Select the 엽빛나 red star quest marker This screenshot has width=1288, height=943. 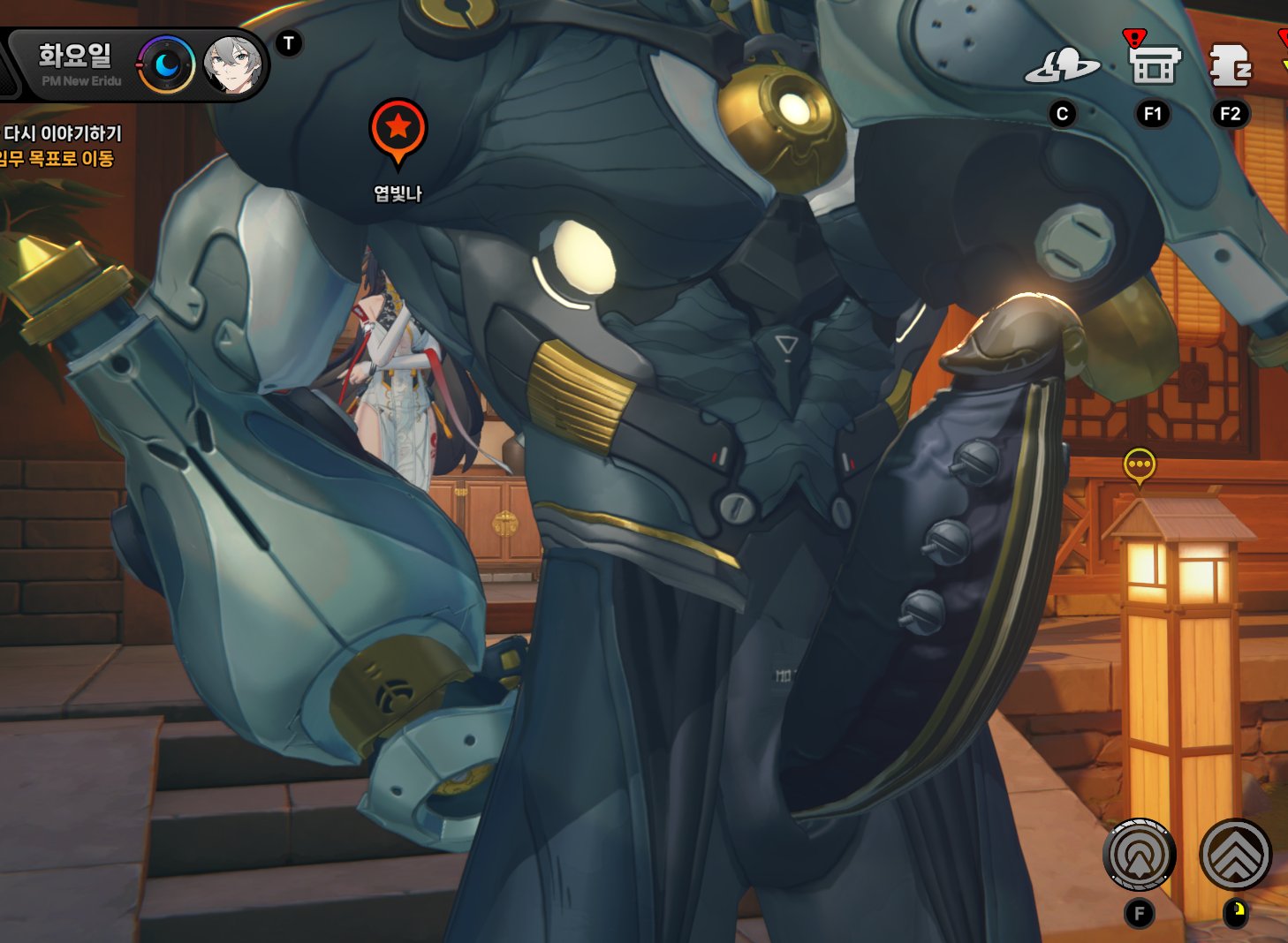coord(398,129)
